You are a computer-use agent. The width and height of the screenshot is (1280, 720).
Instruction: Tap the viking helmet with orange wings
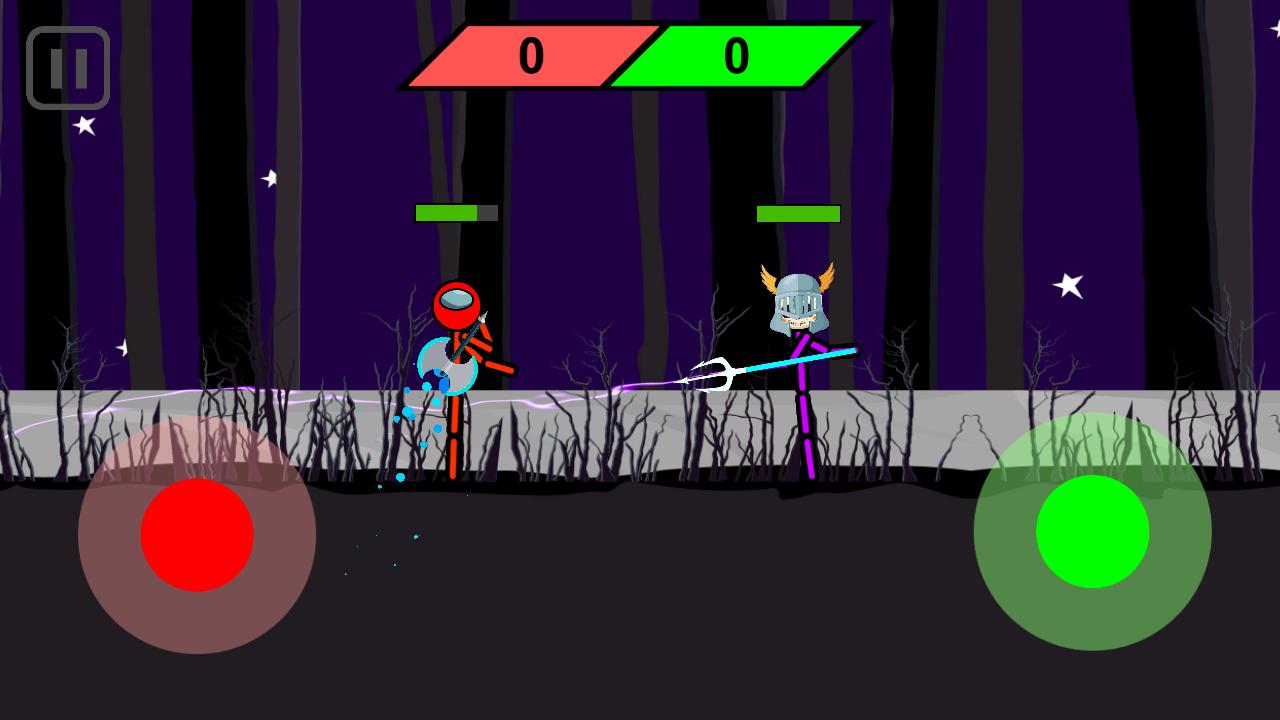click(x=797, y=295)
